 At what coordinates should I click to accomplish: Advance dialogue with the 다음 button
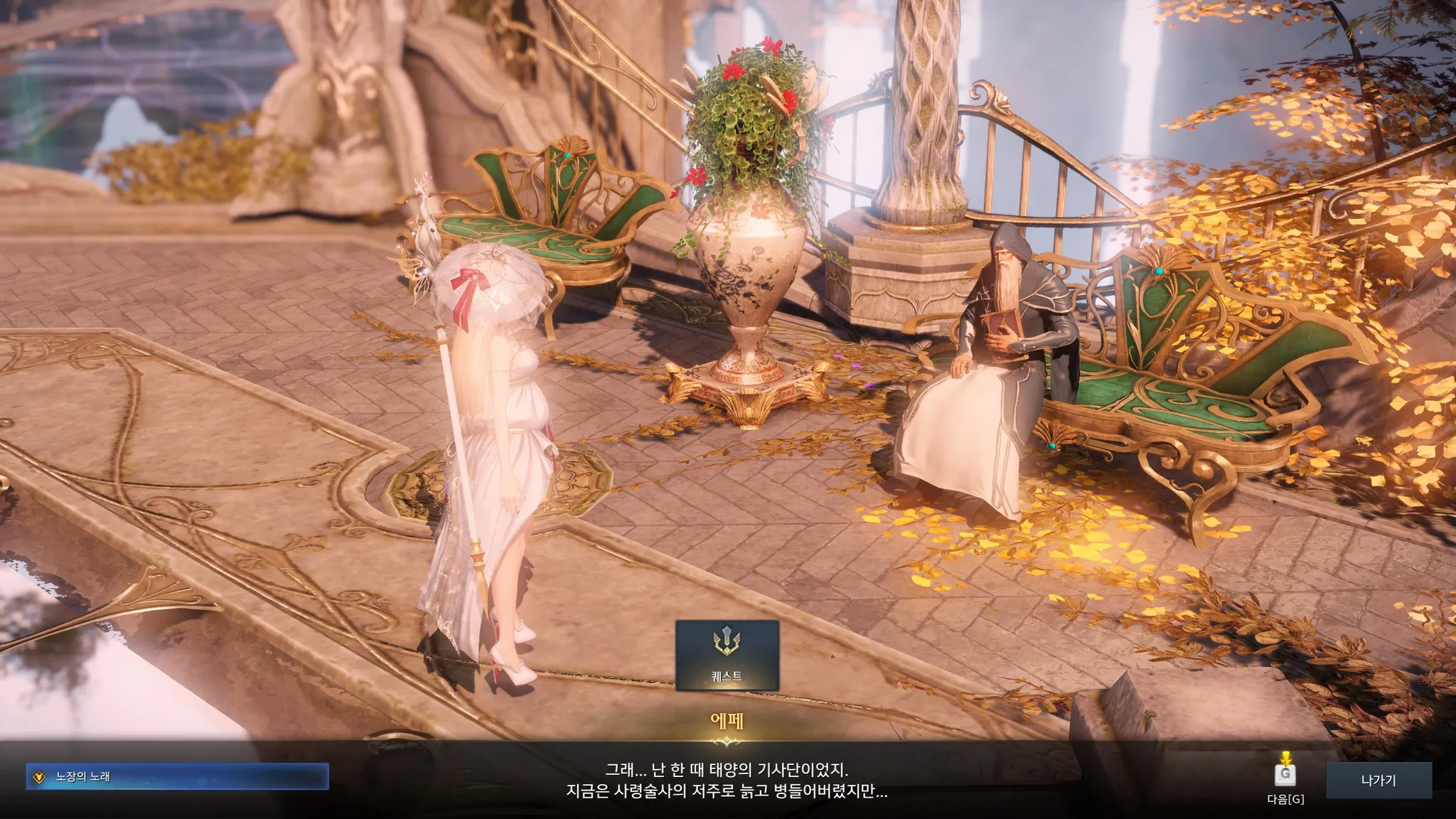[x=1285, y=776]
